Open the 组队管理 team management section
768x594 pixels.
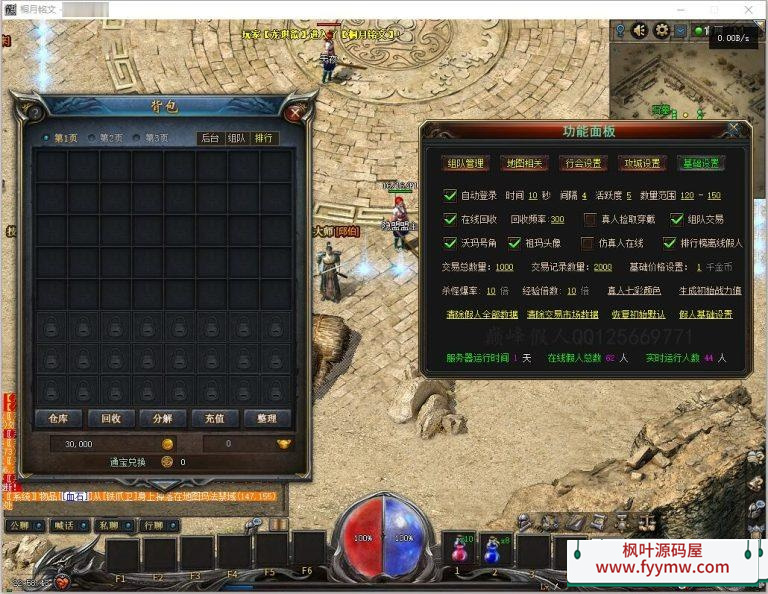tap(465, 163)
